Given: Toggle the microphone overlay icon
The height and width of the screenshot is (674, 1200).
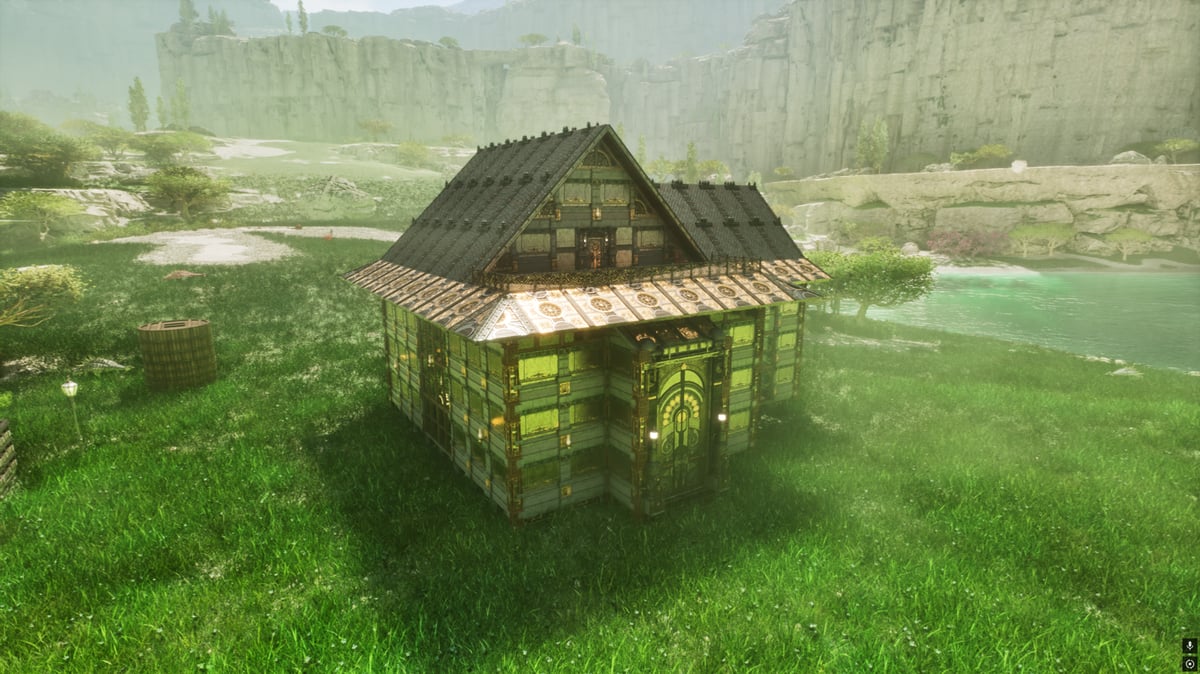Looking at the screenshot, I should coord(1189,646).
